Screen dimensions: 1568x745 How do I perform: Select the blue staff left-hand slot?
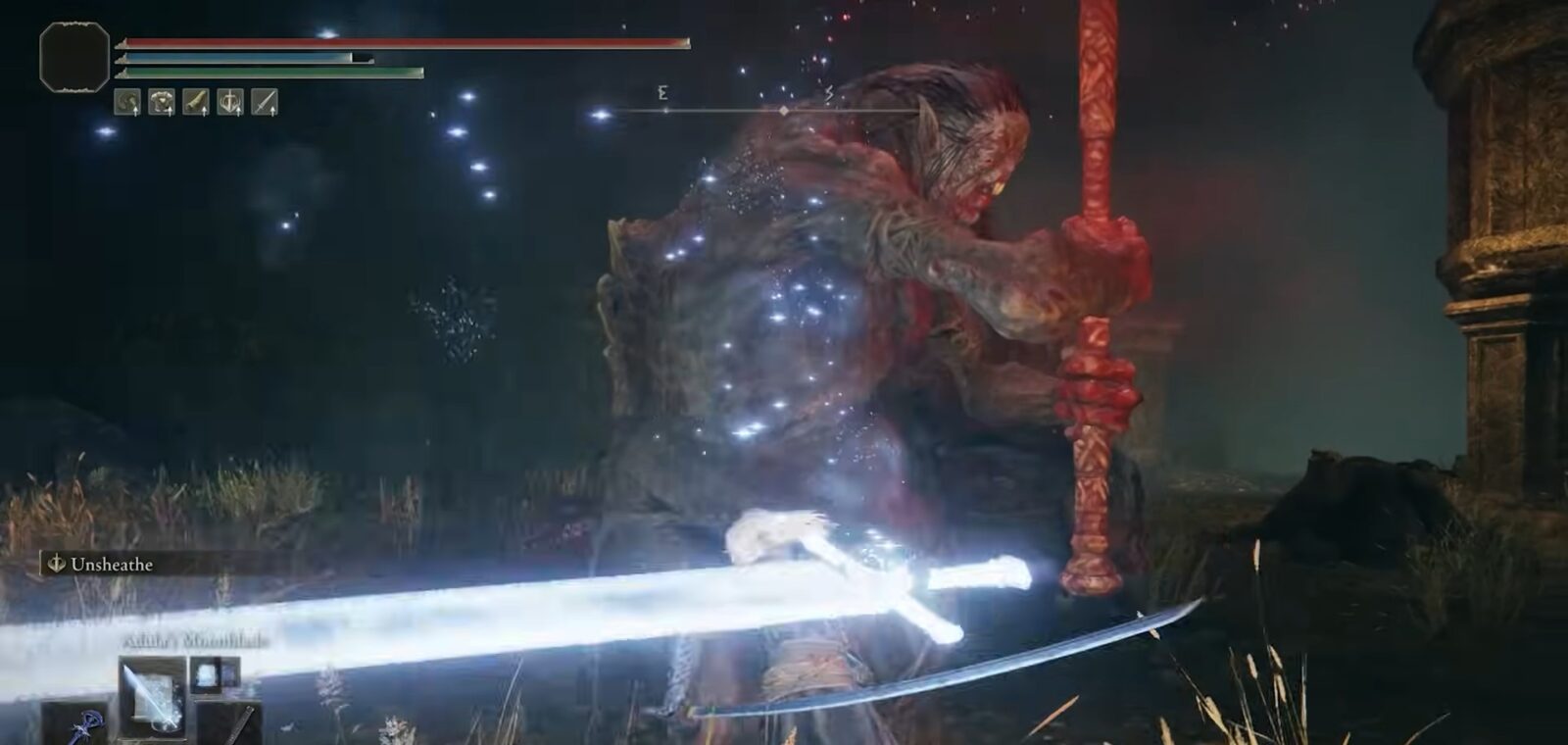[x=86, y=726]
